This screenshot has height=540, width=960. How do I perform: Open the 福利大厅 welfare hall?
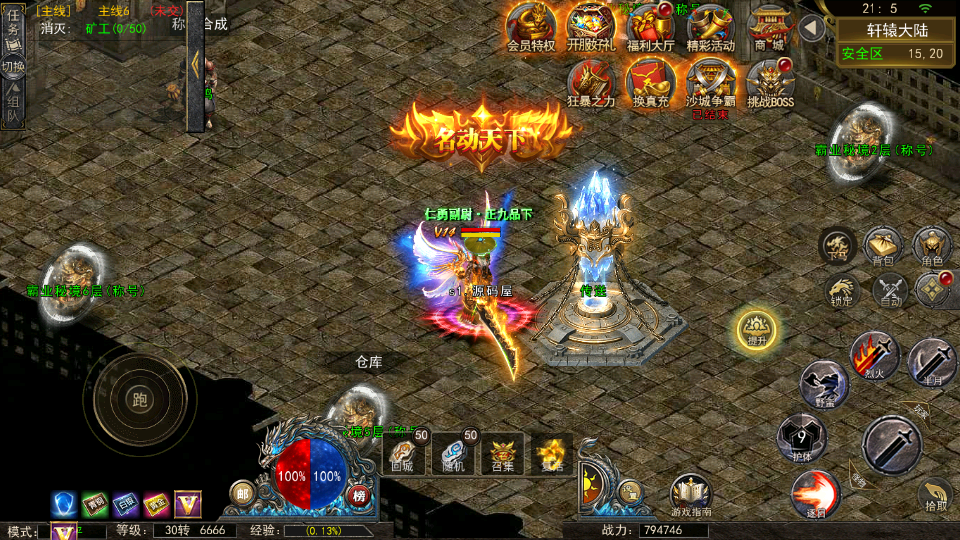click(651, 25)
